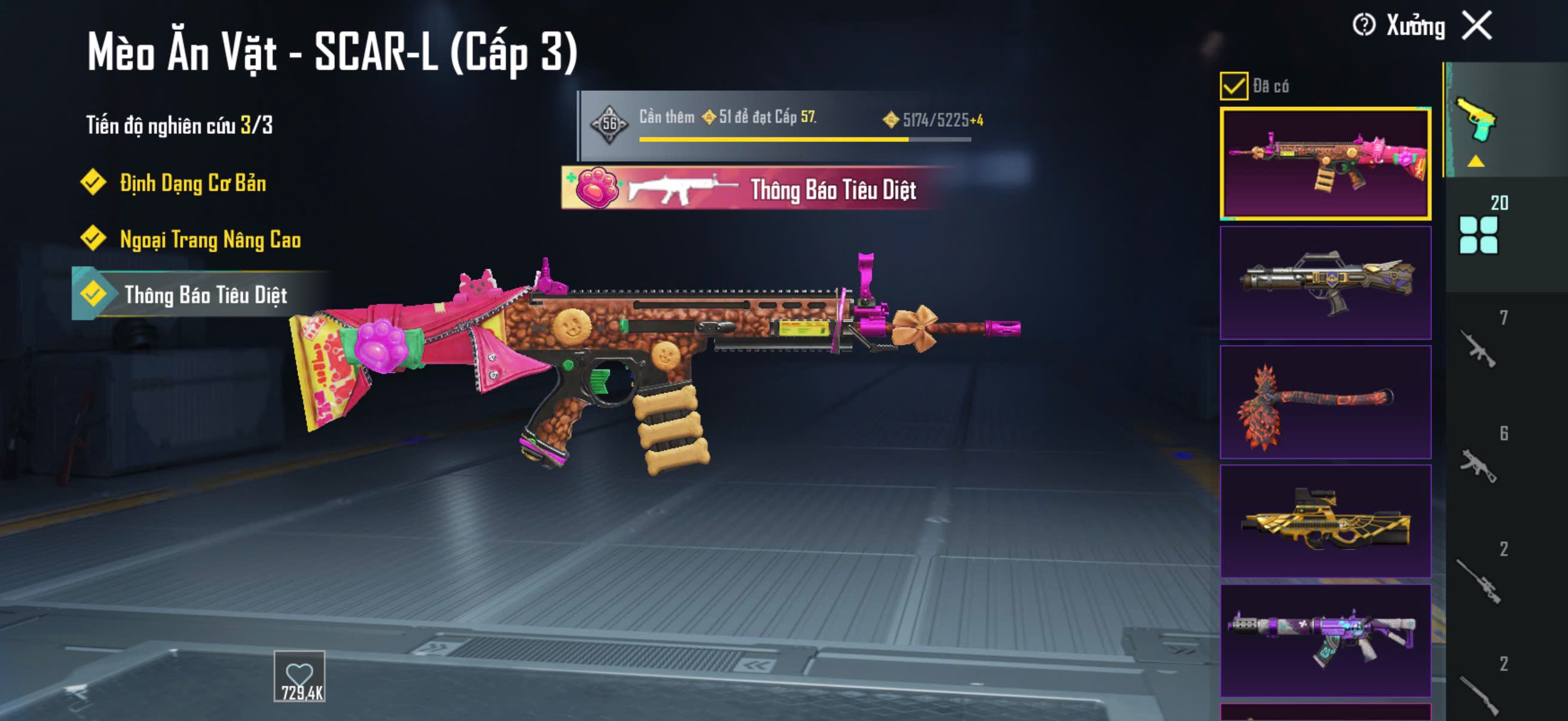Screen dimensions: 1568x721
Task: Close the weapon workshop screen
Action: 1477,26
